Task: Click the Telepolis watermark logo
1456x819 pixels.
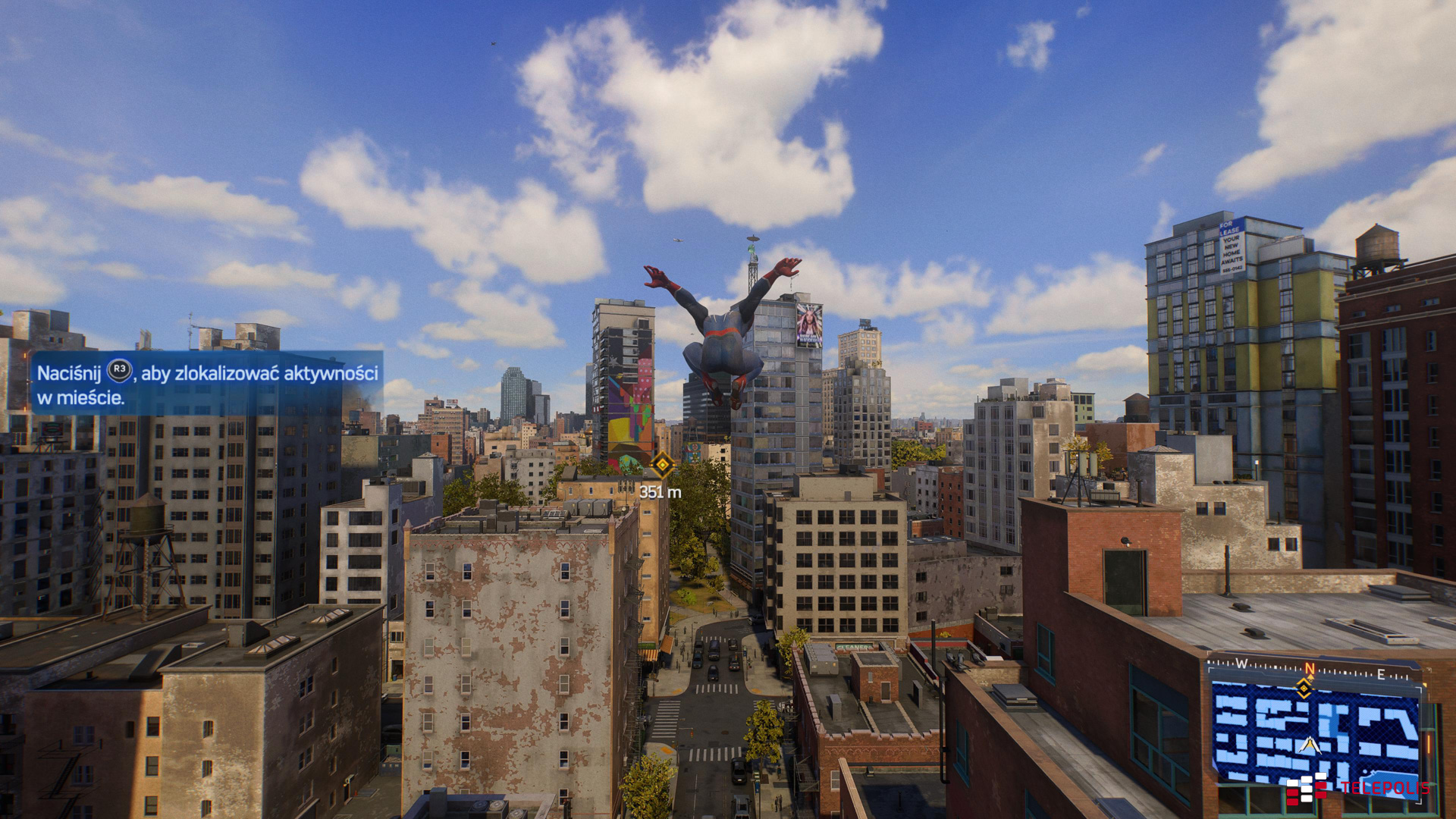Action: tap(1357, 789)
